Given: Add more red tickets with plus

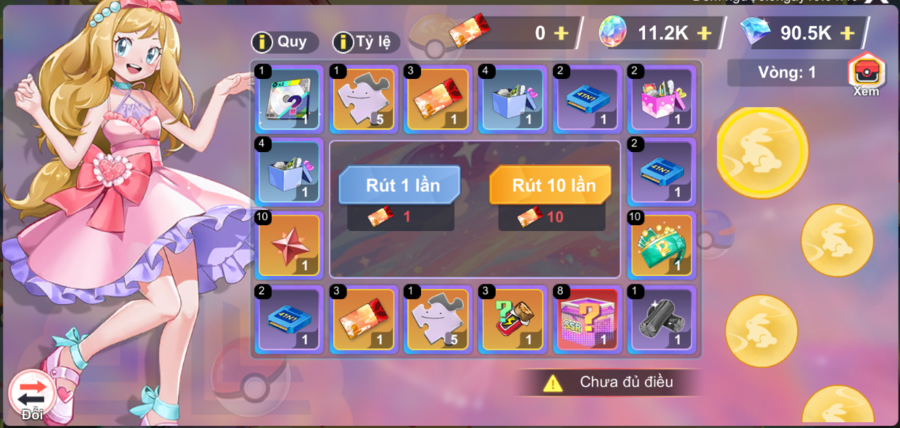Looking at the screenshot, I should coord(561,33).
